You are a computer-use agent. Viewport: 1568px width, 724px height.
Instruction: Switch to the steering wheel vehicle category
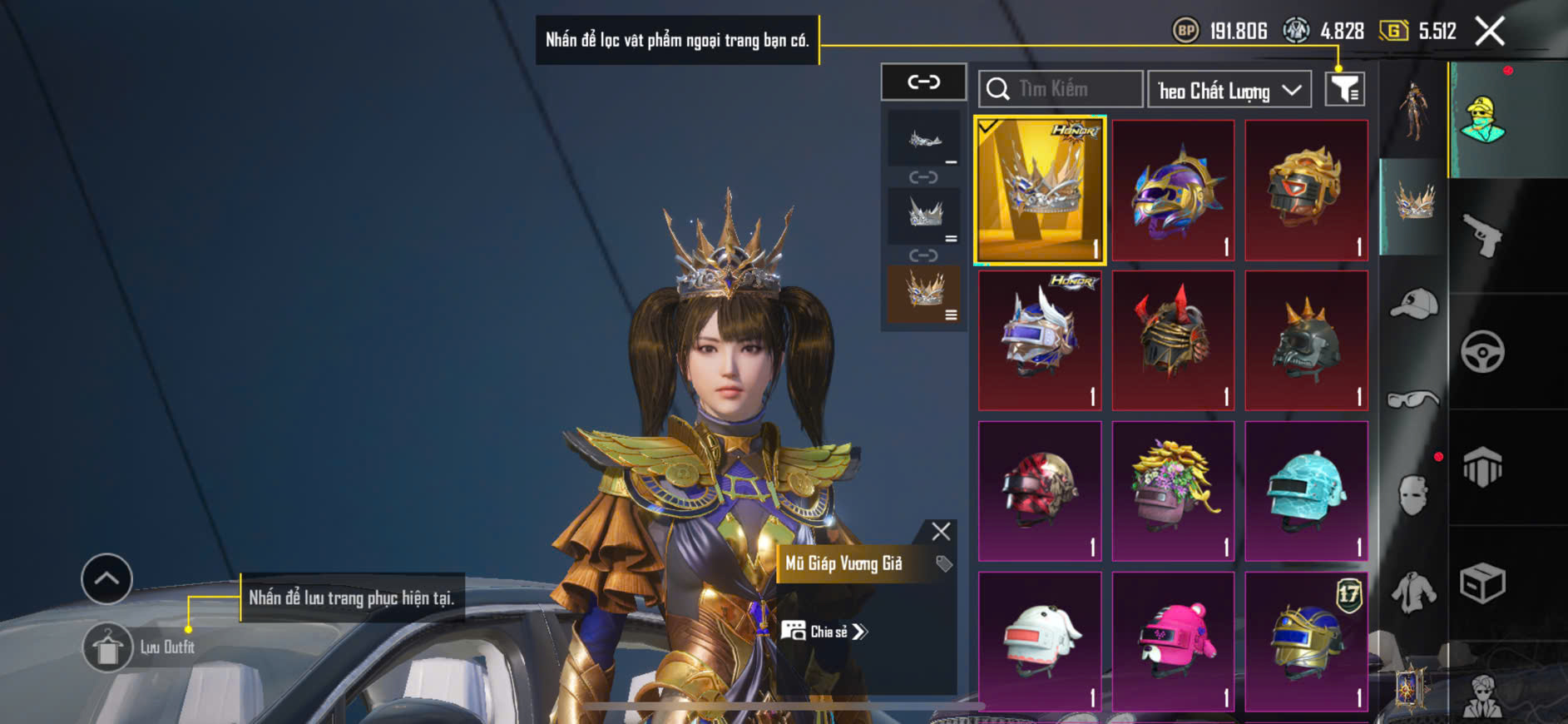(1482, 352)
